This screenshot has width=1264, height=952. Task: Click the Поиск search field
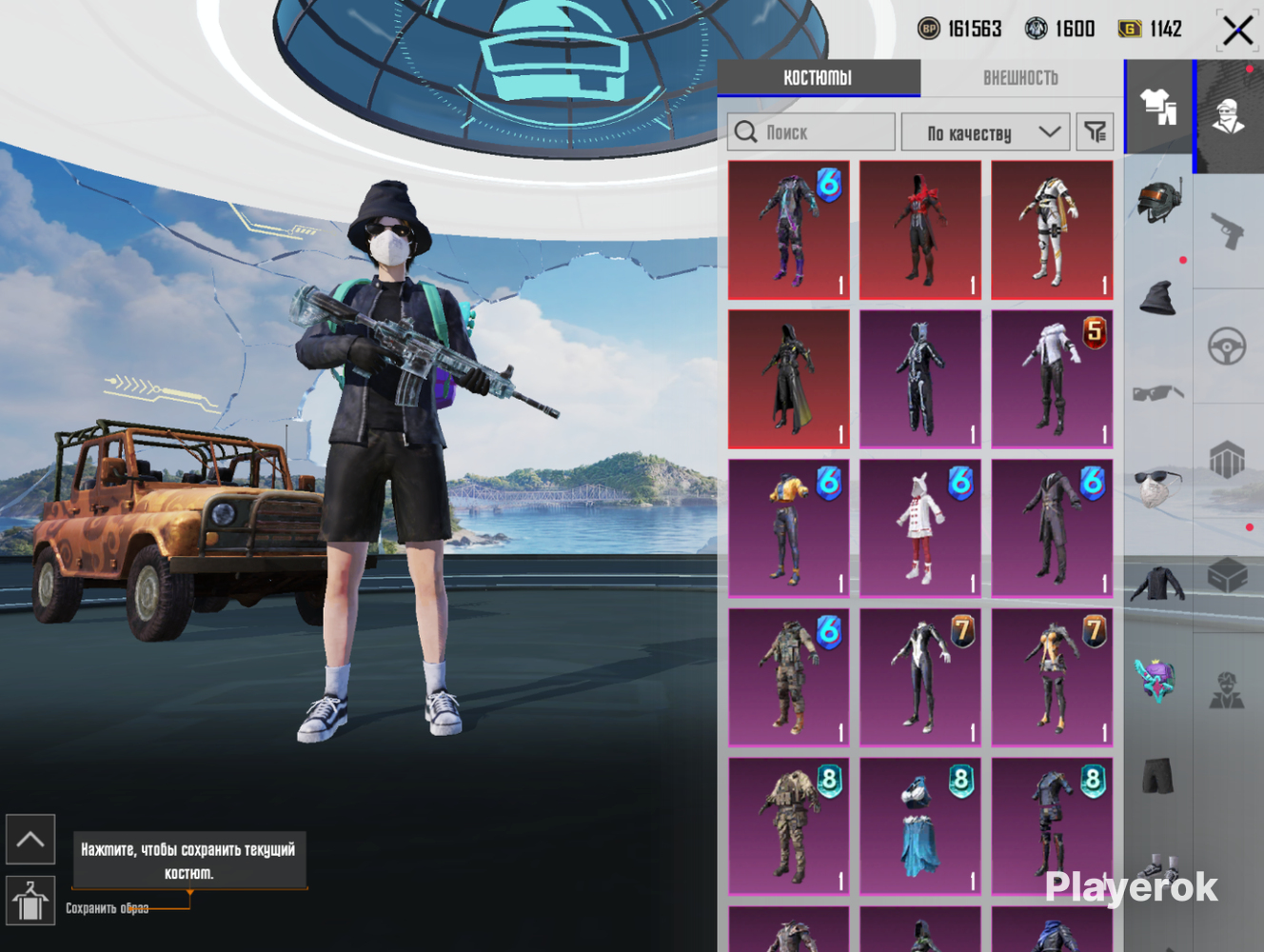(811, 132)
